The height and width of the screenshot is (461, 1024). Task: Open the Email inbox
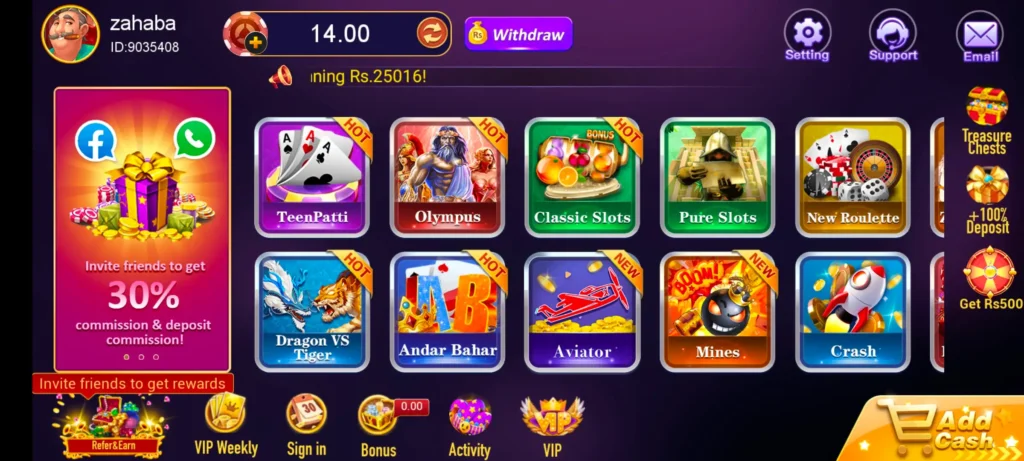[980, 37]
